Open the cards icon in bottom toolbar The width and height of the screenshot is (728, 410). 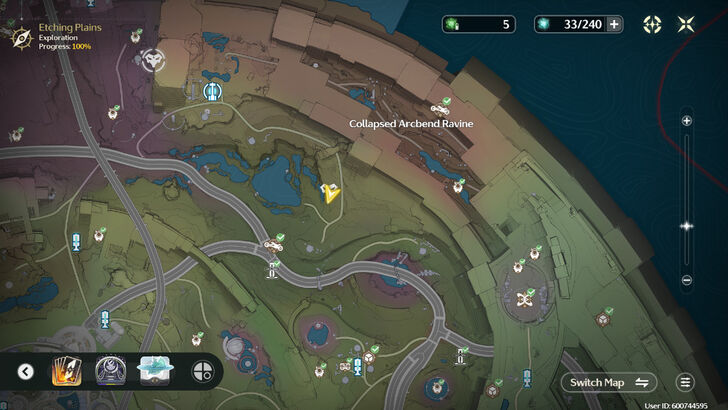[x=66, y=372]
